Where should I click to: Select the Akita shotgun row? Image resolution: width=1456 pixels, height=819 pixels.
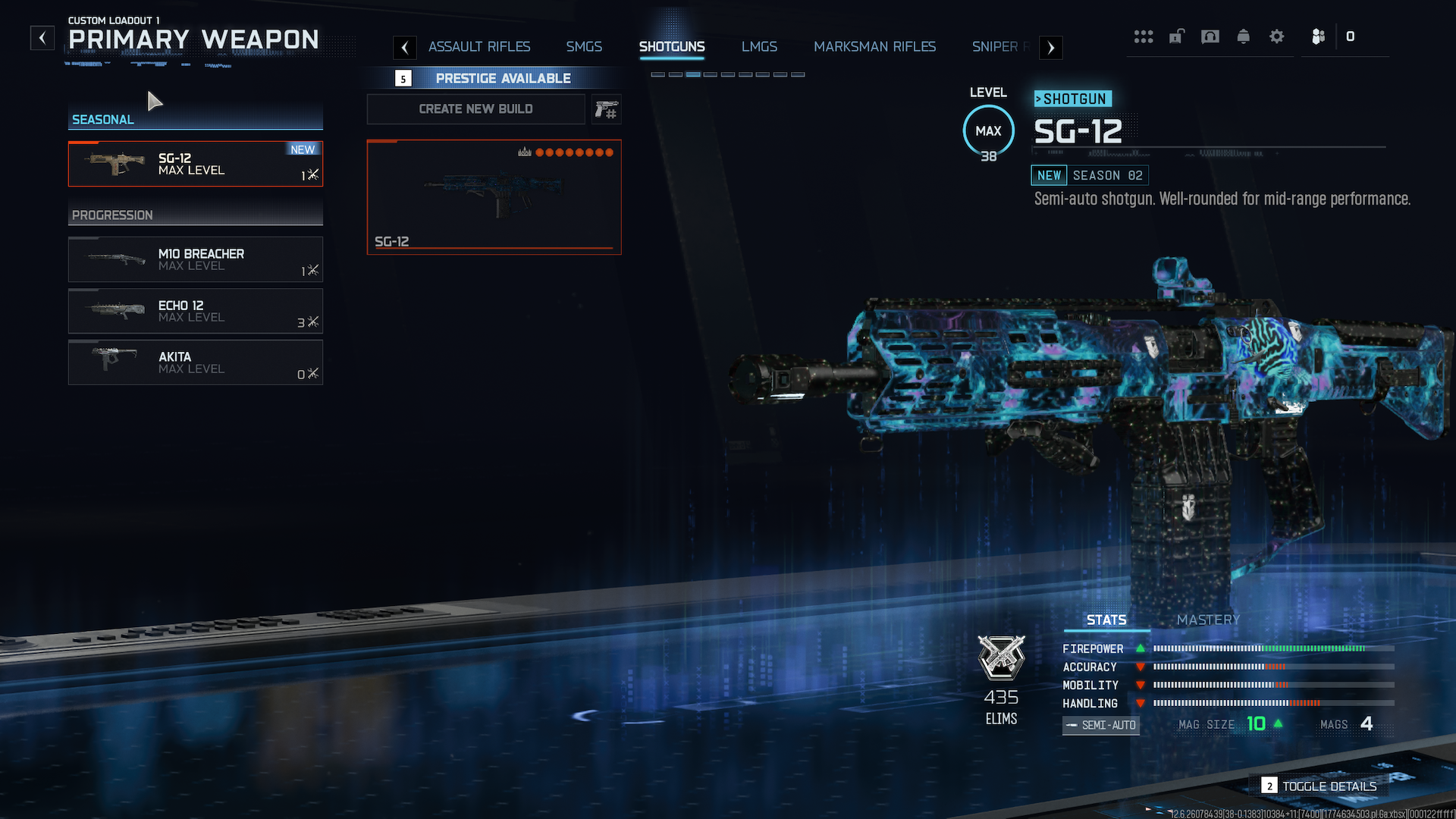[196, 362]
